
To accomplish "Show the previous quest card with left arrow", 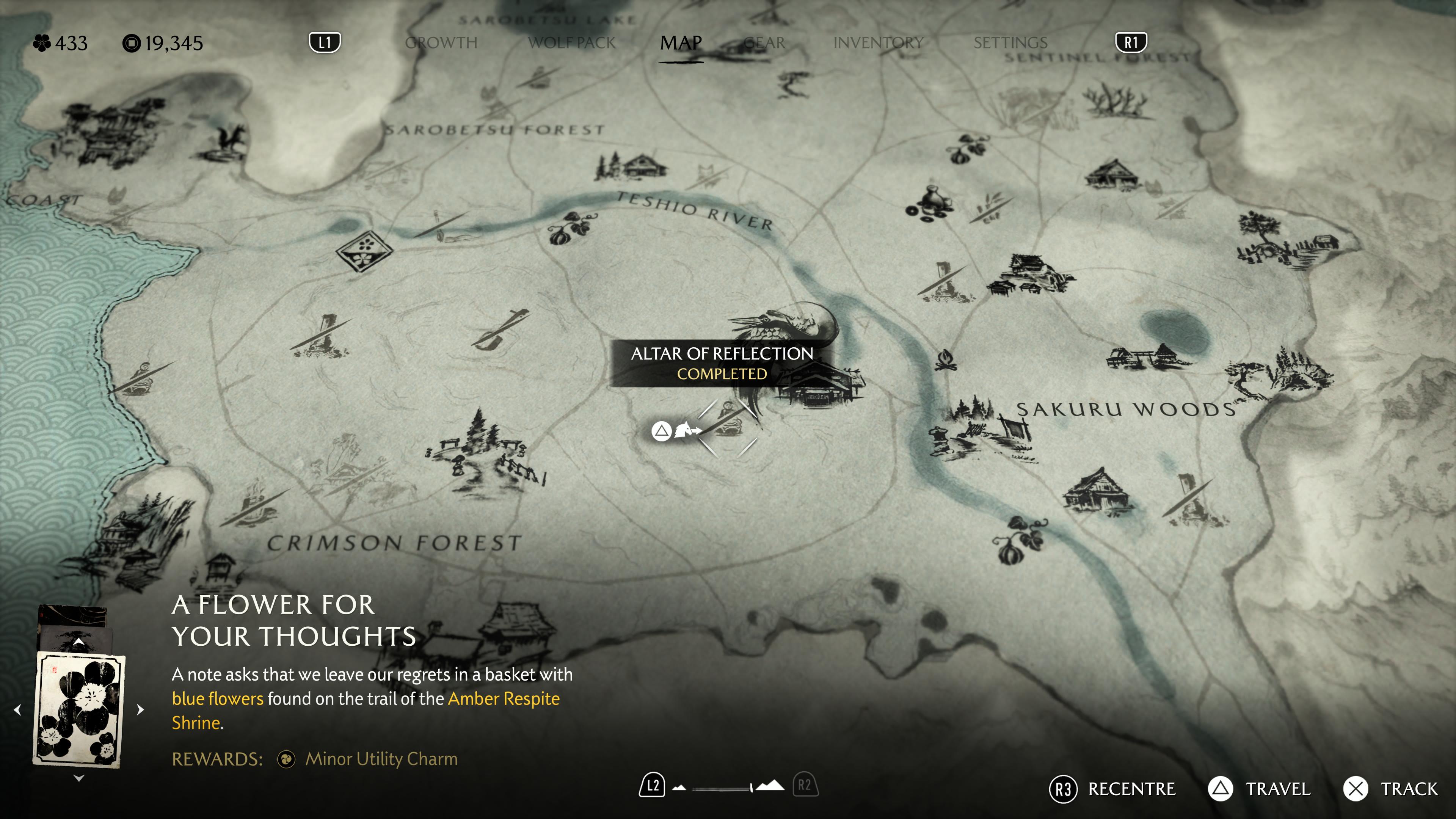I will click(17, 709).
